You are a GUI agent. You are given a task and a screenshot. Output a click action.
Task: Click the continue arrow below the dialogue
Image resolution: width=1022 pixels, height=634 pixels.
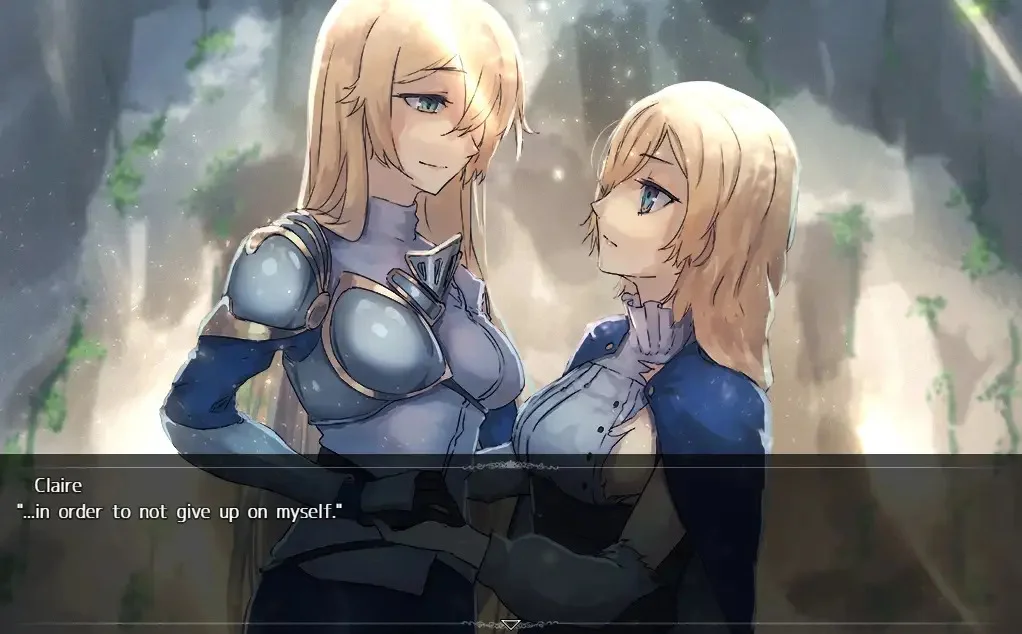click(510, 625)
